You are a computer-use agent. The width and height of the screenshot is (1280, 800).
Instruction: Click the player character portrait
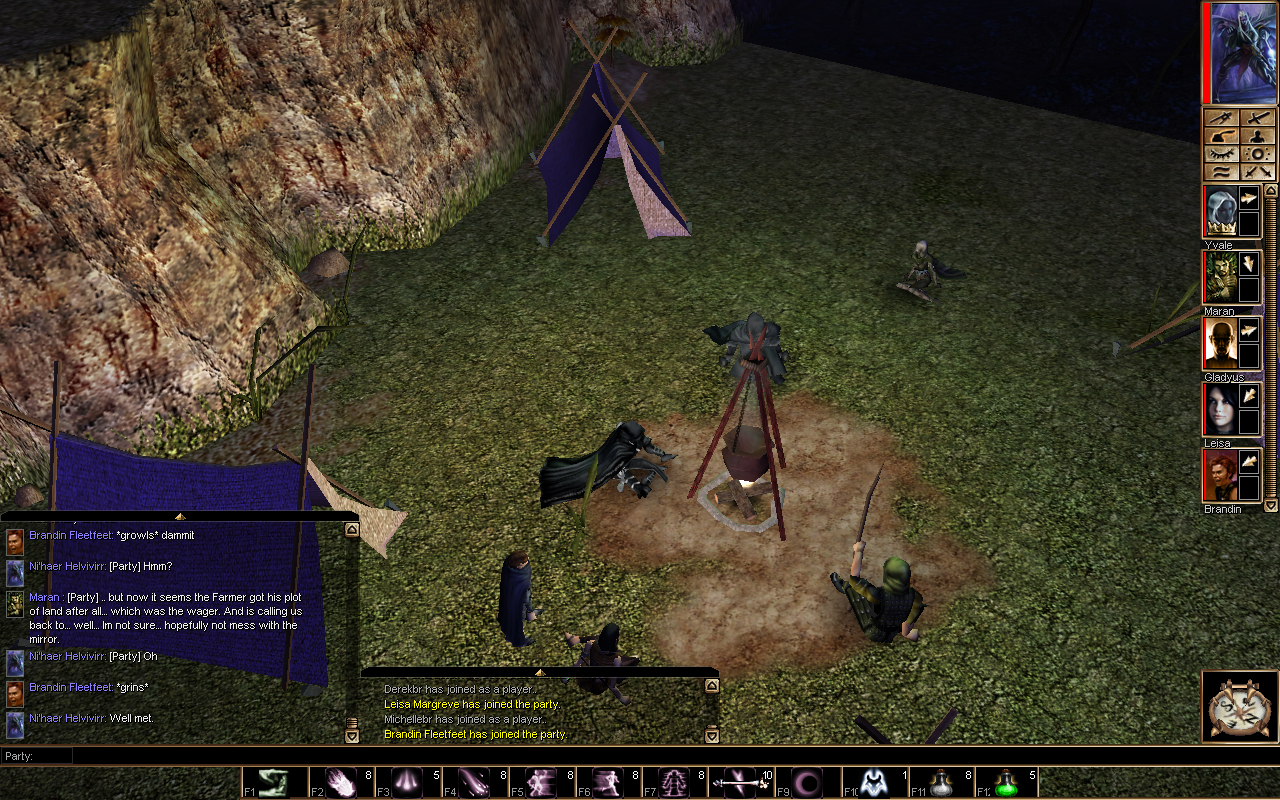coord(1241,52)
